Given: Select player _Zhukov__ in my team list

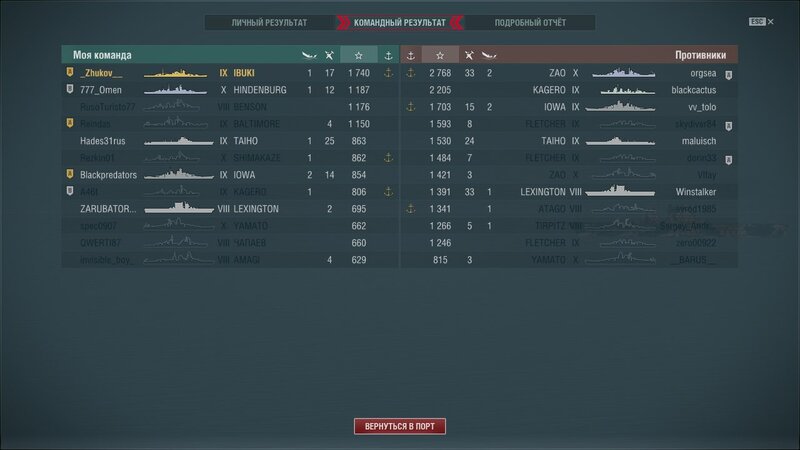Looking at the screenshot, I should pos(101,73).
